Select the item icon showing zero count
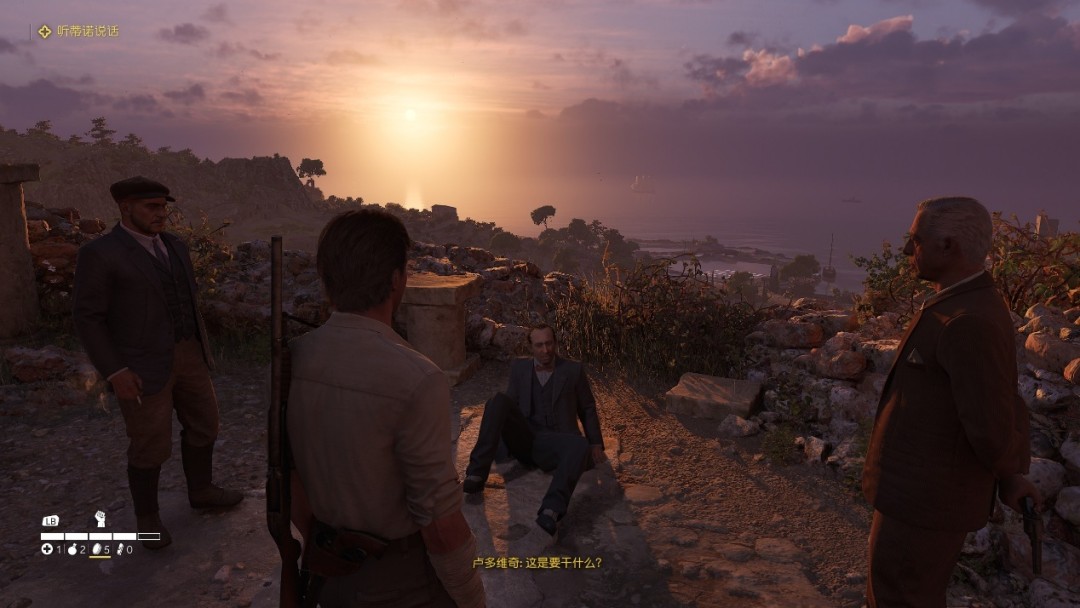The width and height of the screenshot is (1080, 608). 121,549
